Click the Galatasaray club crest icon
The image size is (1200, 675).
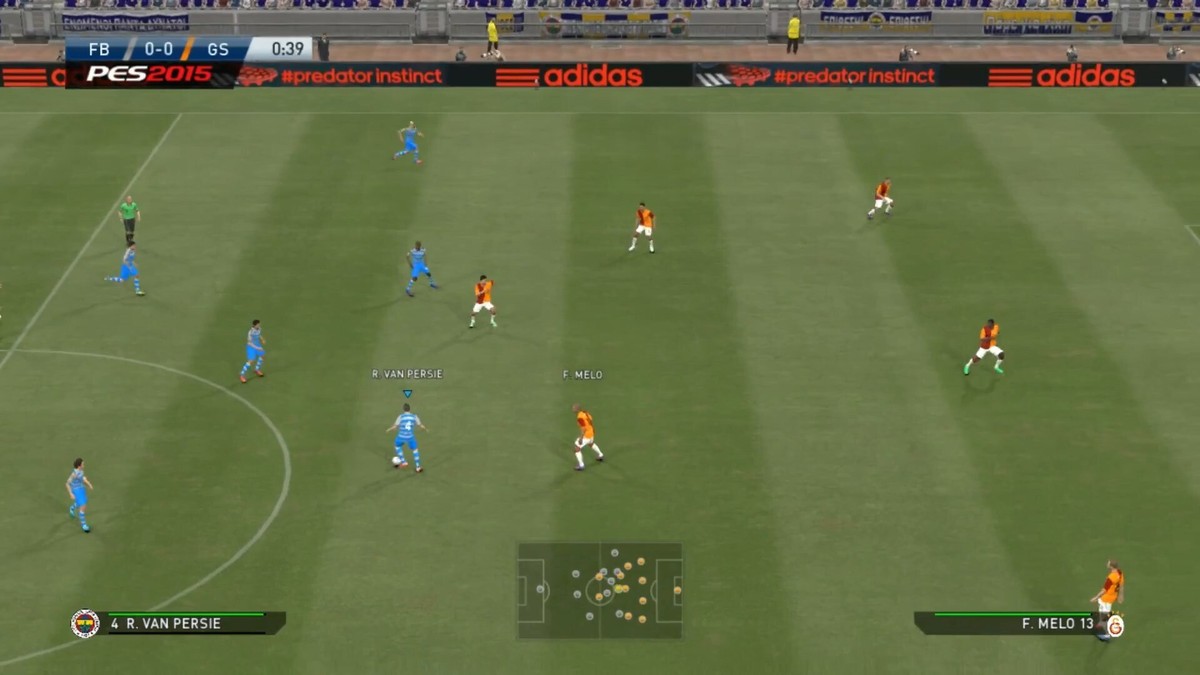pos(1115,626)
